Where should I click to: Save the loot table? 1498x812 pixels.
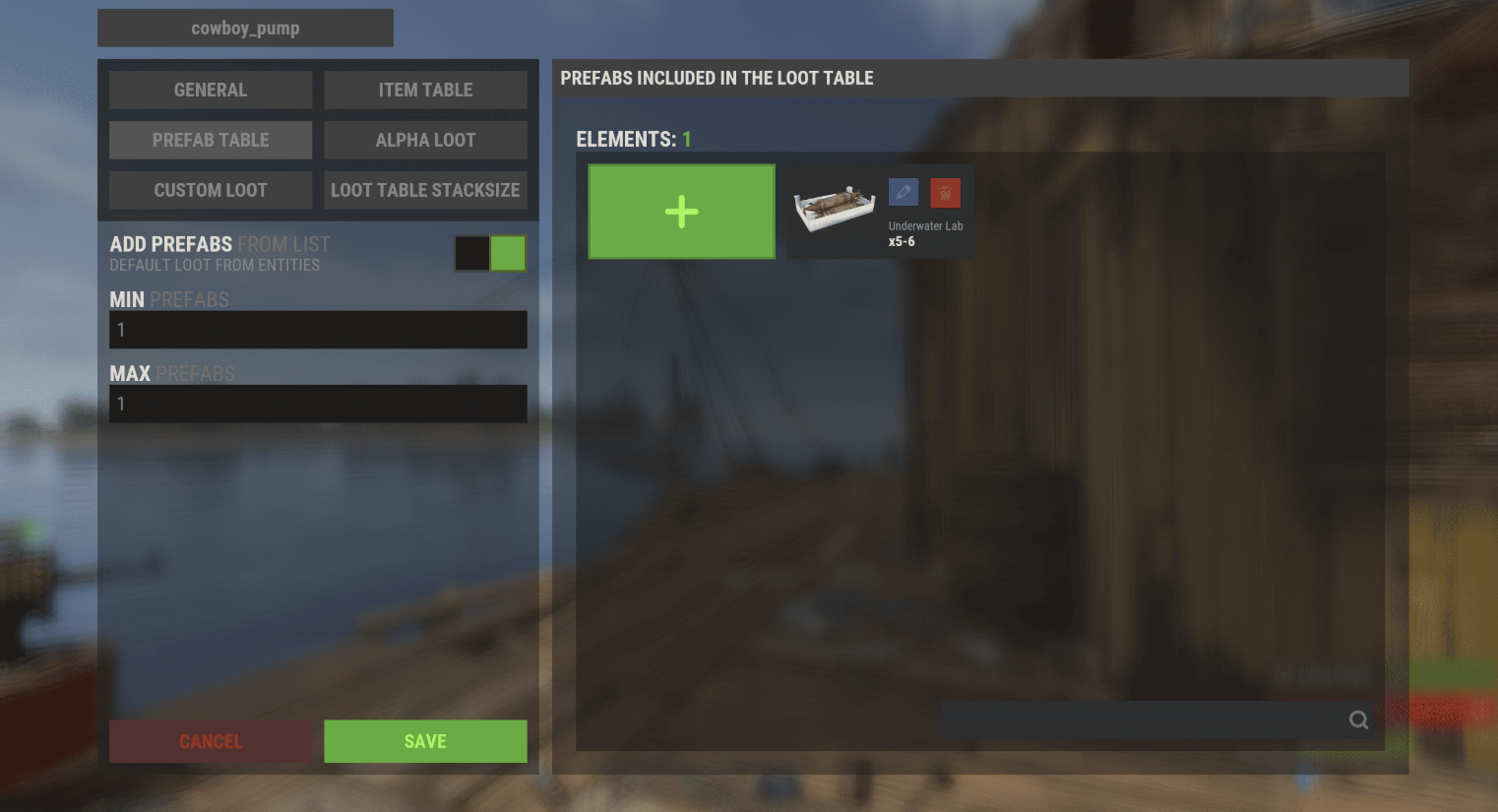425,741
